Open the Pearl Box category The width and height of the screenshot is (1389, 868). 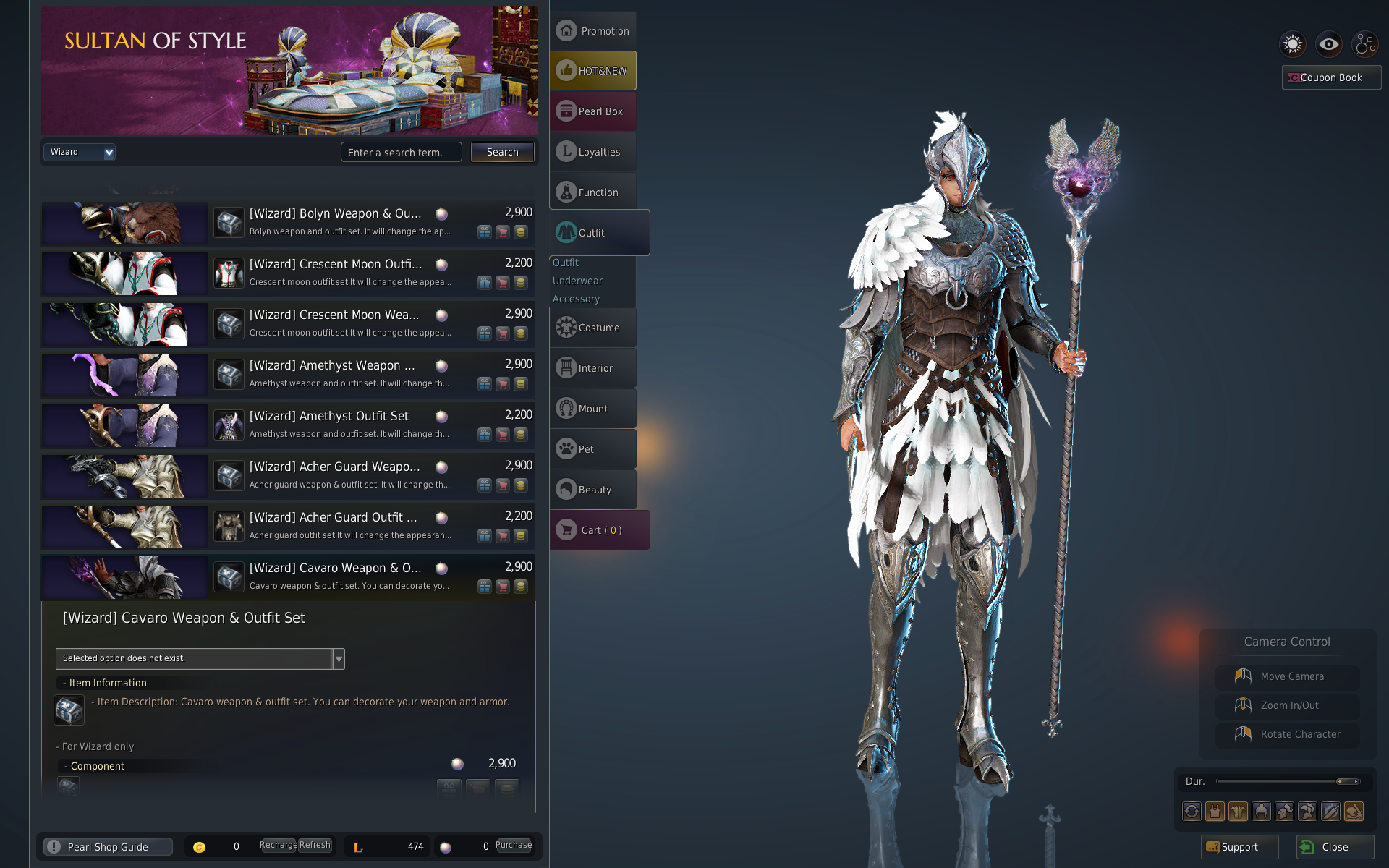(x=593, y=111)
